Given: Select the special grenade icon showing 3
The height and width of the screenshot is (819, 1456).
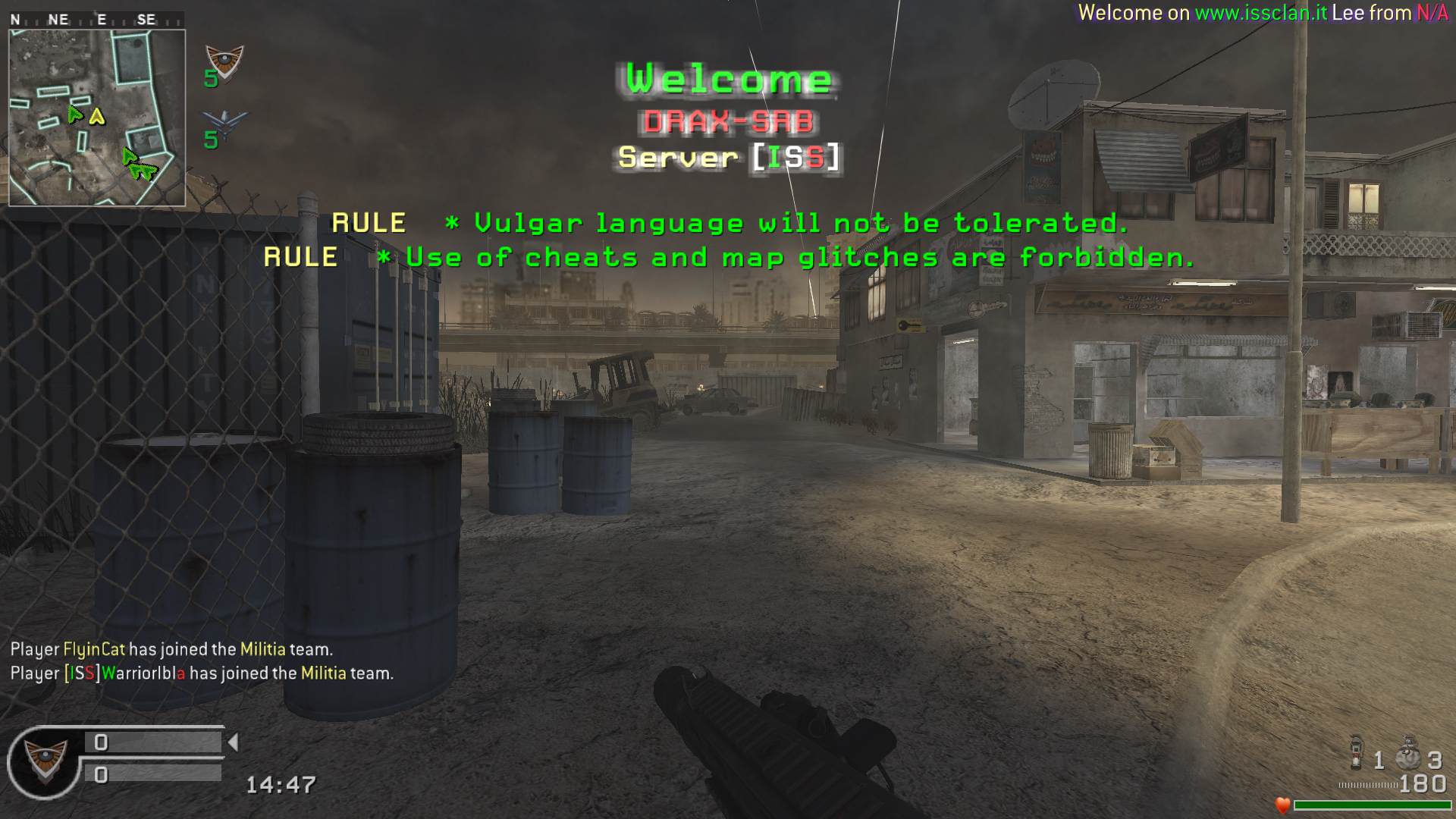Looking at the screenshot, I should [x=1407, y=753].
